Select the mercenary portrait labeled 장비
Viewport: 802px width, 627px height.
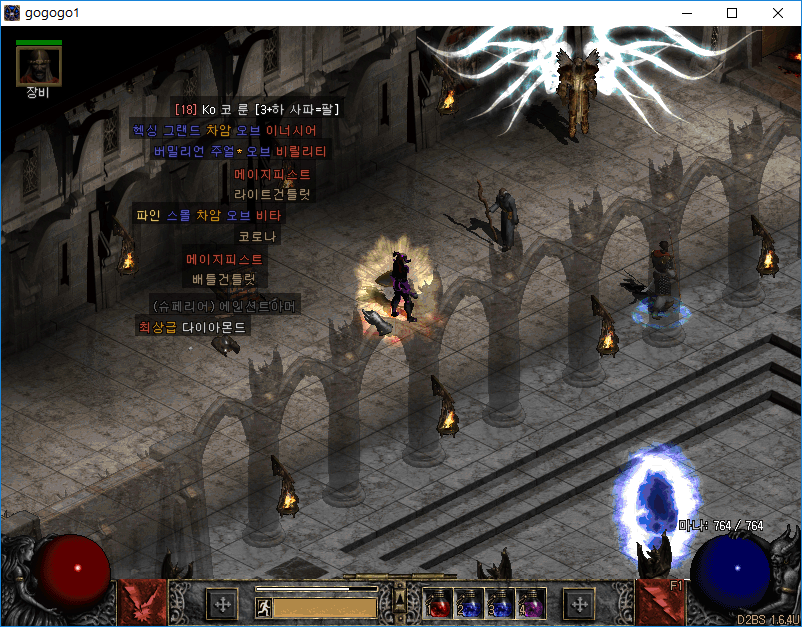pyautogui.click(x=40, y=67)
